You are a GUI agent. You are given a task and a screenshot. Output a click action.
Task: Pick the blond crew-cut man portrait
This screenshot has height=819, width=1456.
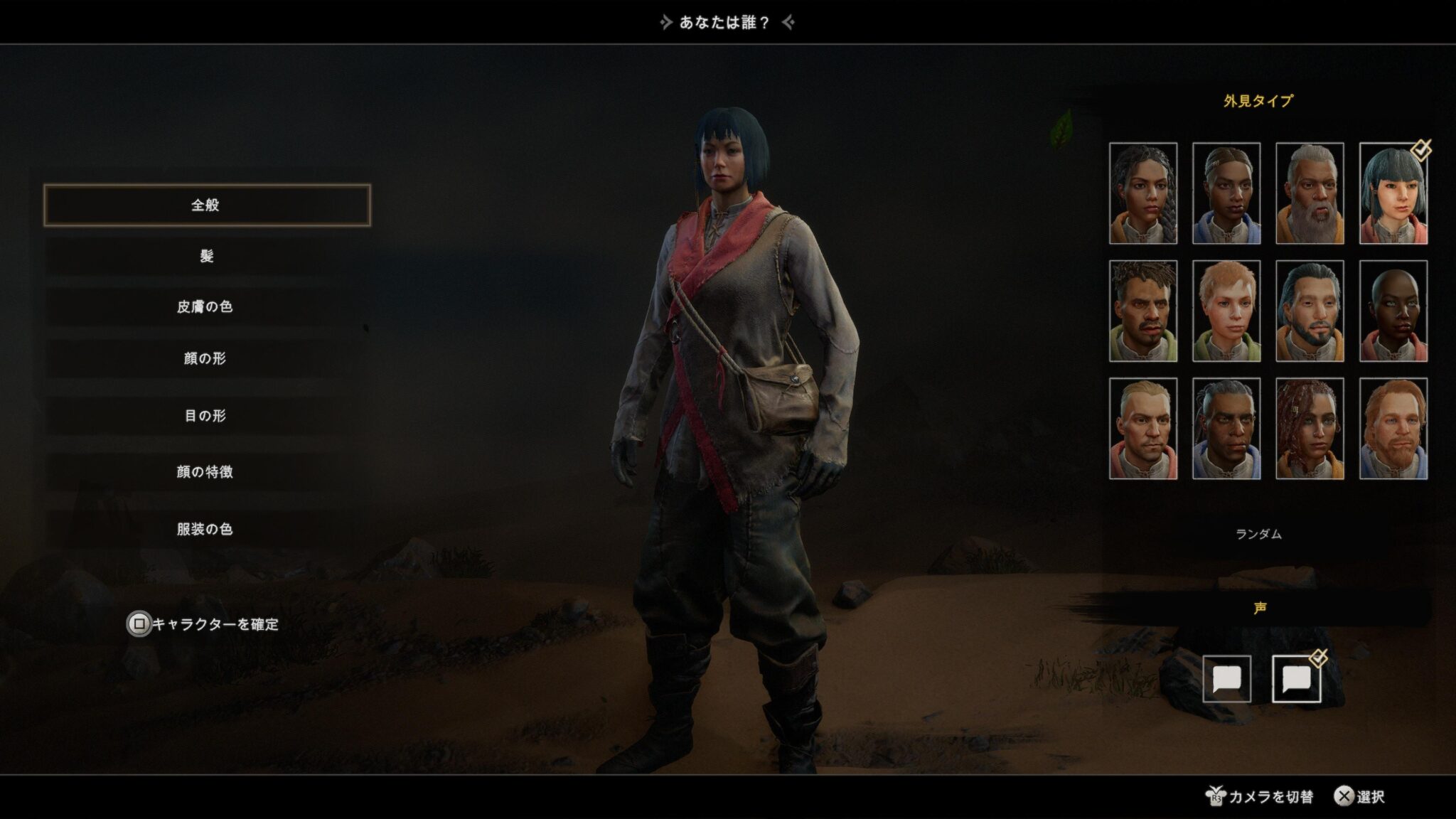pyautogui.click(x=1143, y=429)
